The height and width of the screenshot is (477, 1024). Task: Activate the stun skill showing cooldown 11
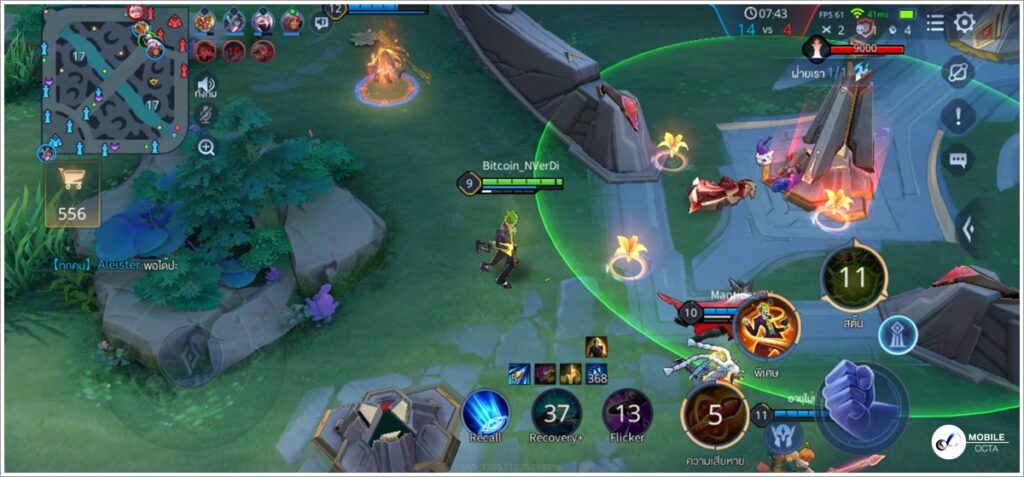point(853,278)
